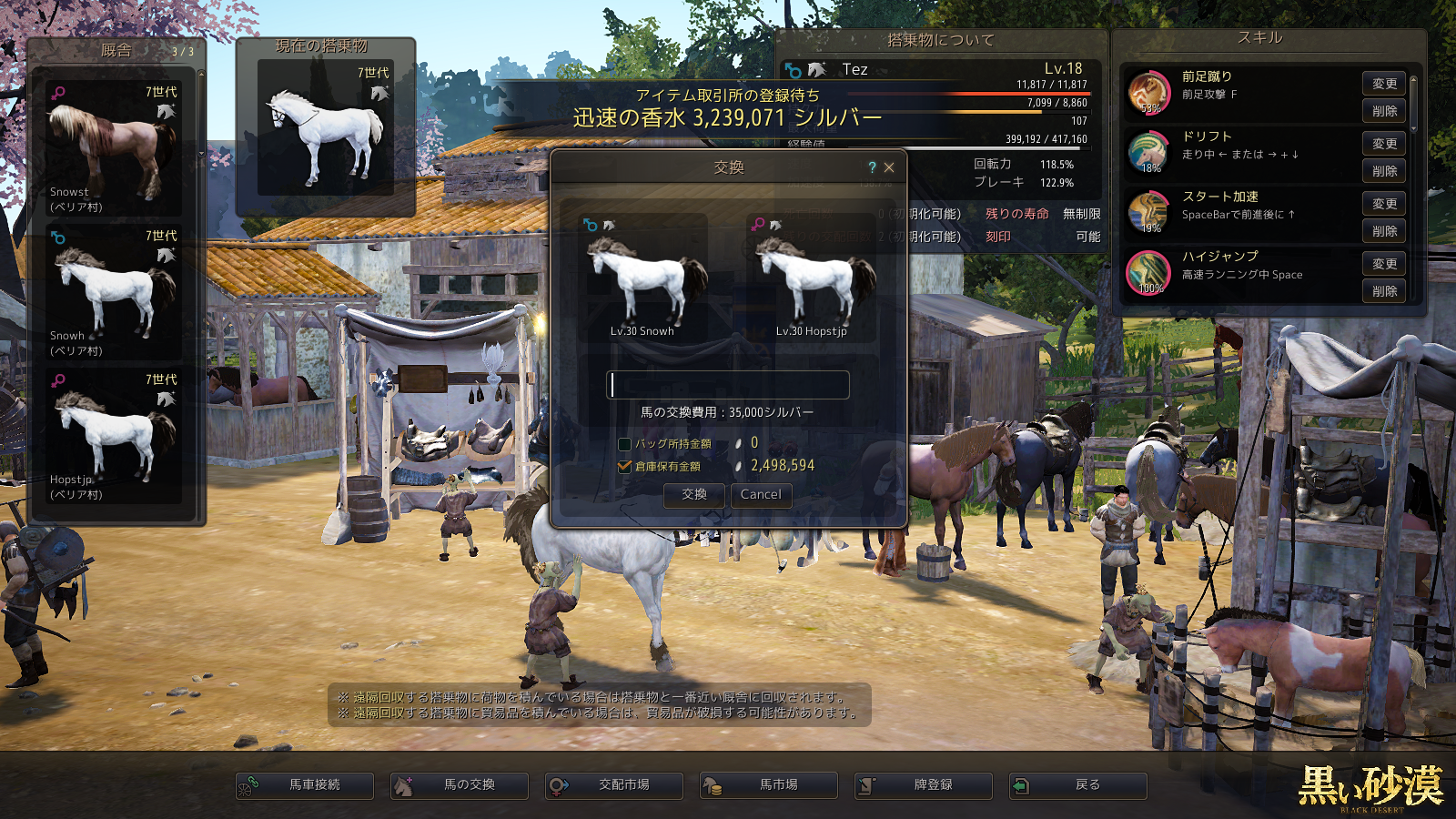Open the 交配市場 breeding market

(x=614, y=785)
